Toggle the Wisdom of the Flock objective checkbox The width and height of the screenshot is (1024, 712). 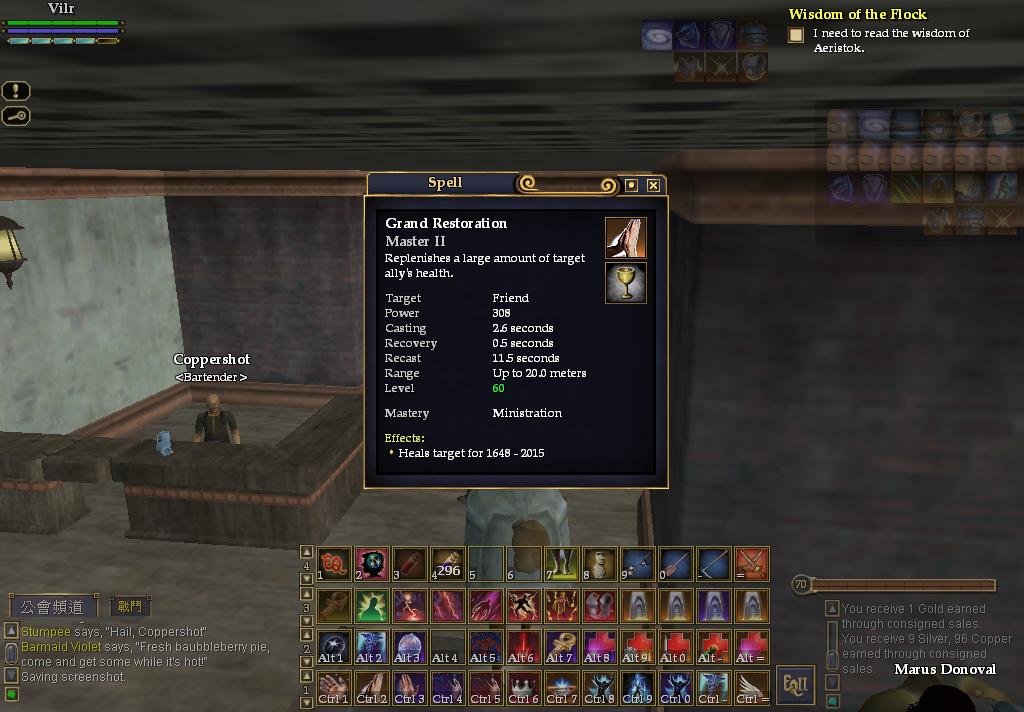tap(796, 35)
